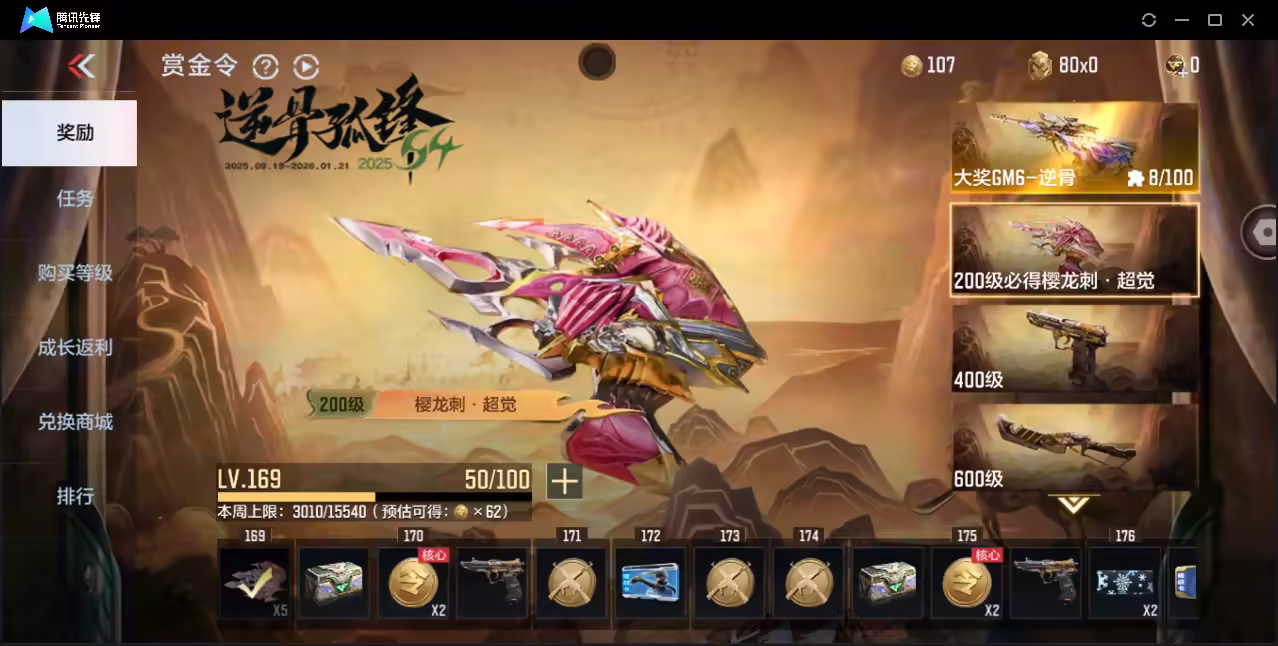Click the plus button beside the level bar
The image size is (1278, 646).
click(564, 481)
